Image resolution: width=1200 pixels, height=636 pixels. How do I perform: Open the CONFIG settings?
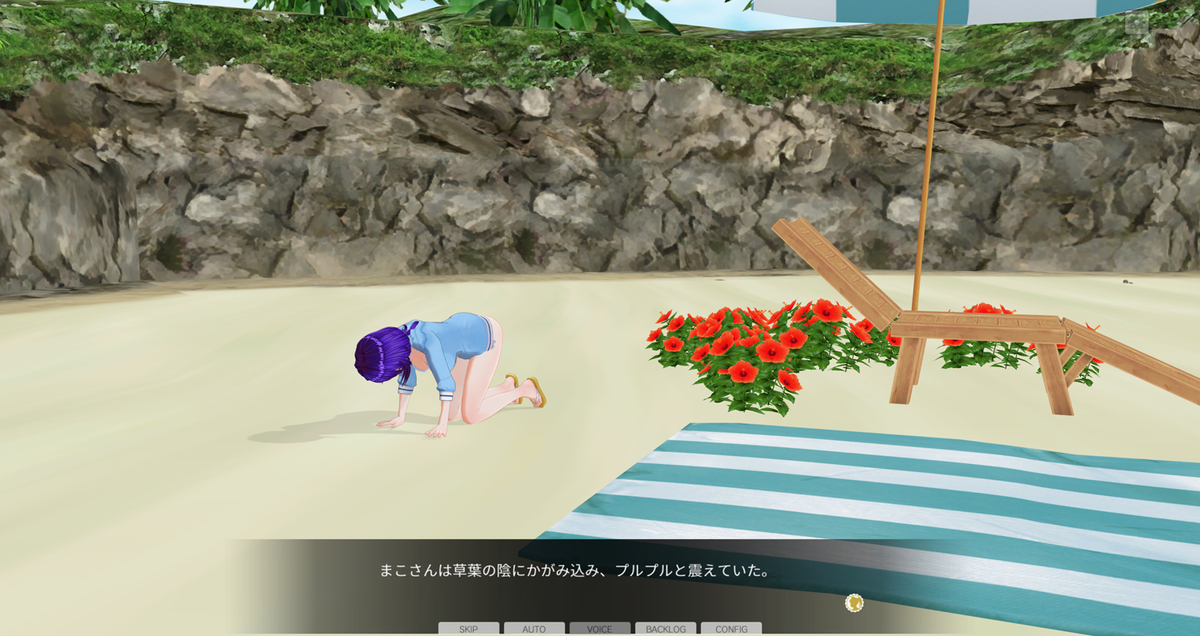click(x=731, y=629)
